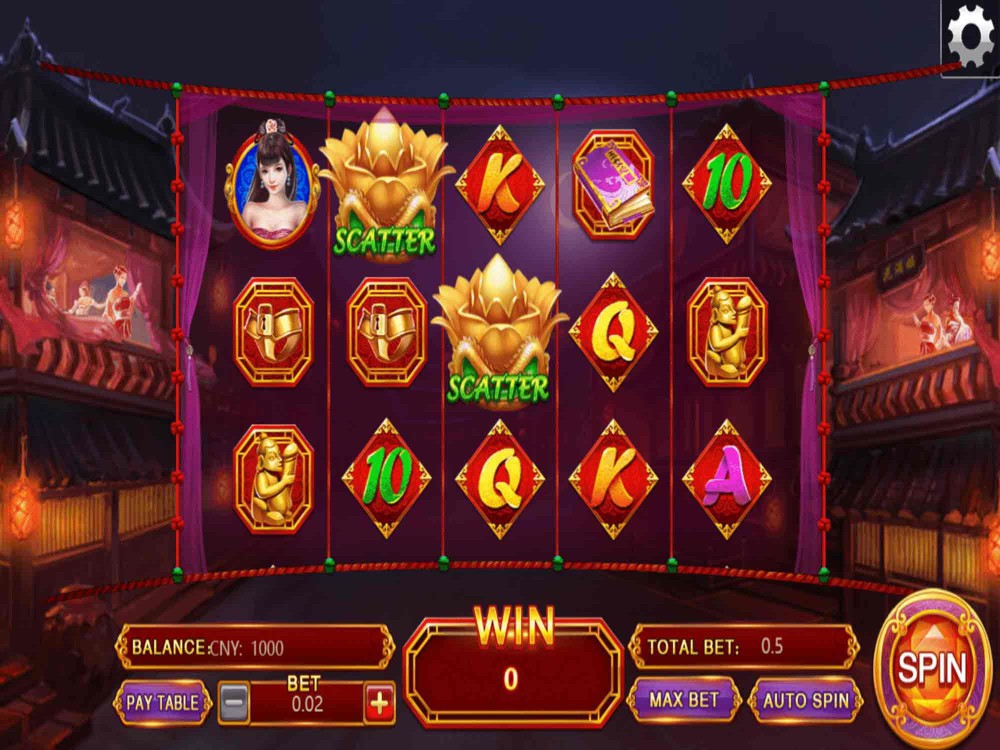Decrease the bet with the minus button
Screen dimensions: 1000x750
pyautogui.click(x=234, y=703)
